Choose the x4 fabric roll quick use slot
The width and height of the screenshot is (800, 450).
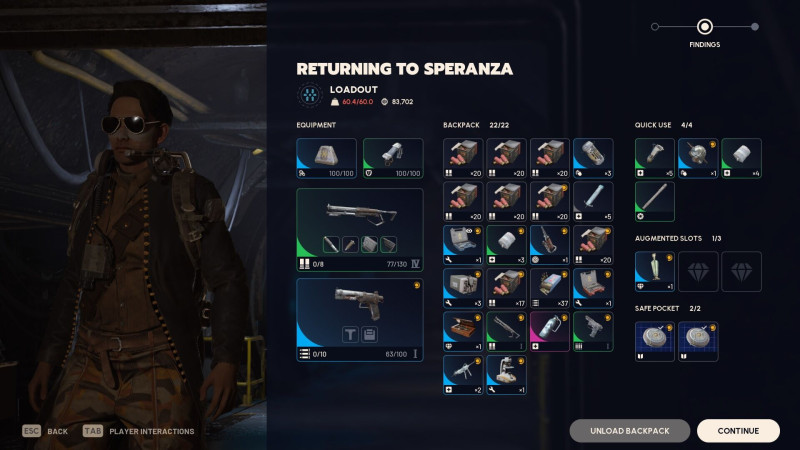coord(741,158)
